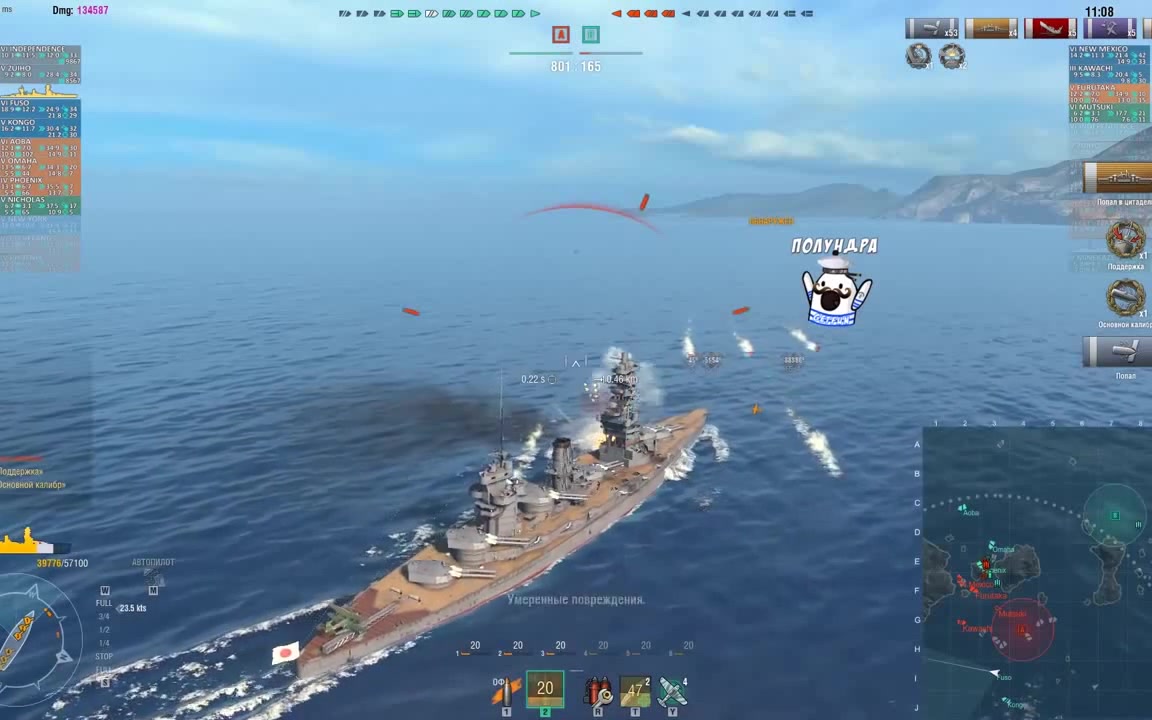The image size is (1152, 720).
Task: Launch the spotter aircraft consumable
Action: [x=672, y=690]
